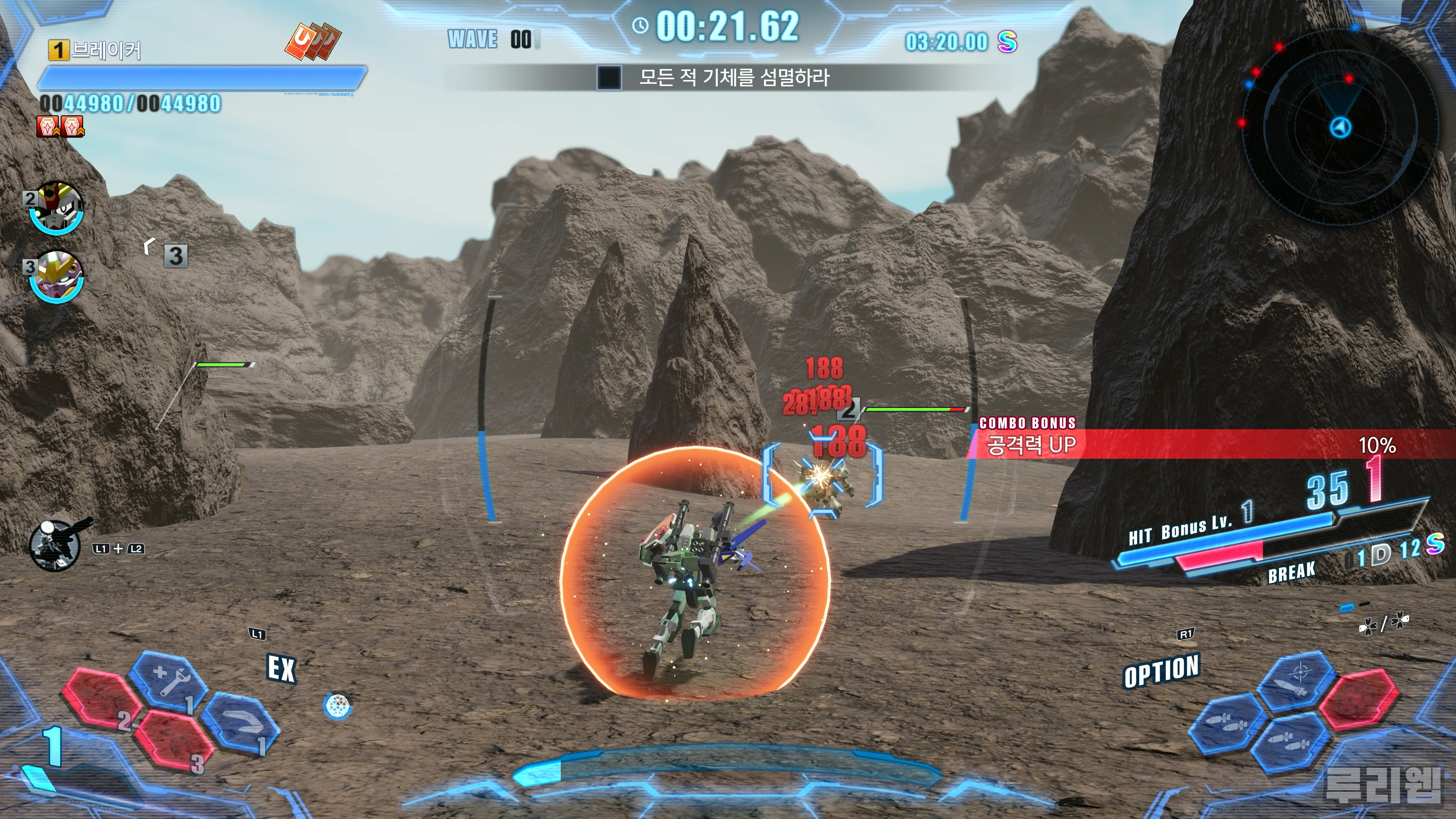The image size is (1456, 819).
Task: Click the EX skill palette label
Action: pyautogui.click(x=281, y=668)
